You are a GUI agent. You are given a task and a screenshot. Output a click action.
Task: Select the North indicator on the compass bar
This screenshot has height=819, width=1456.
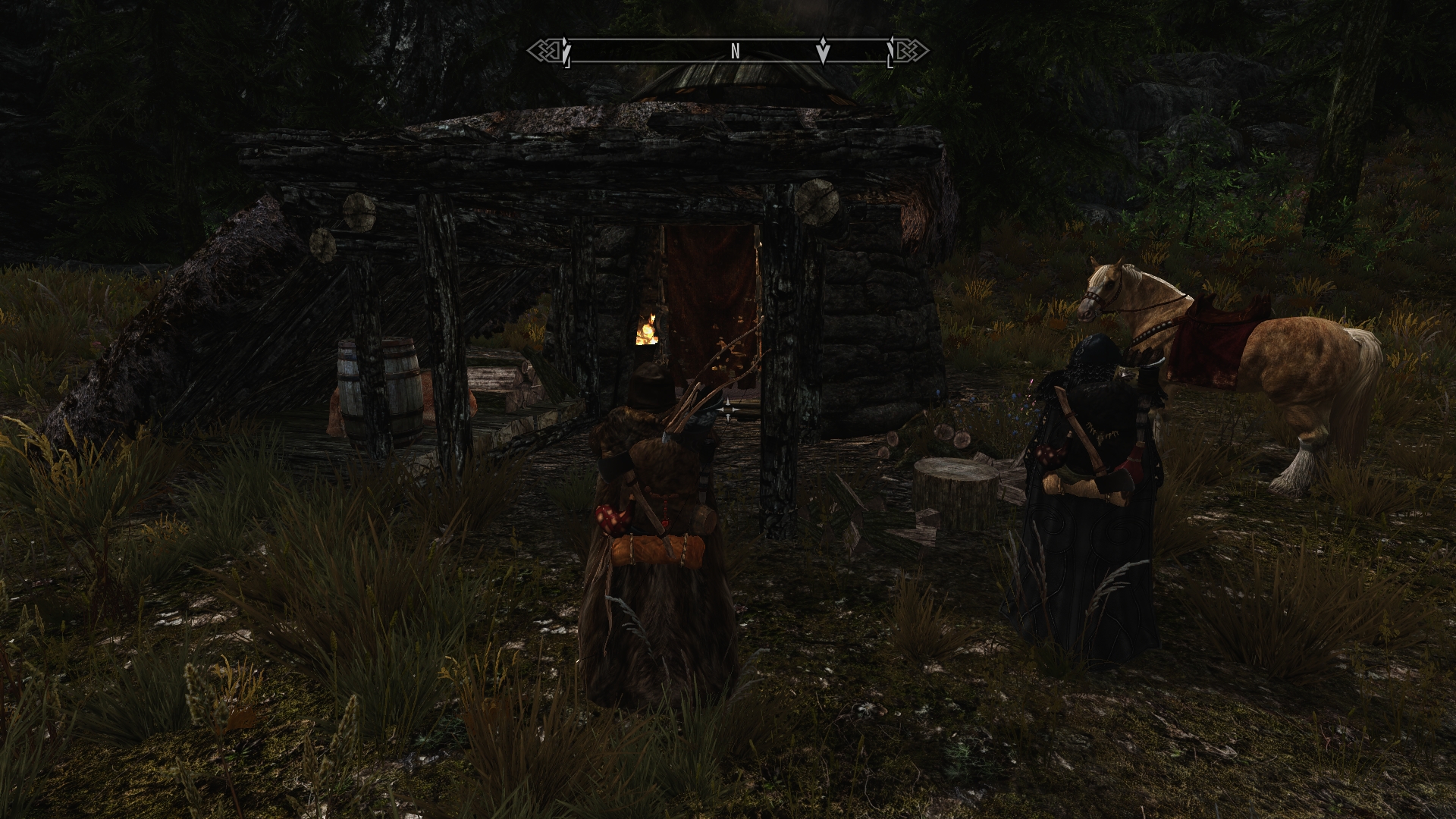pyautogui.click(x=735, y=51)
